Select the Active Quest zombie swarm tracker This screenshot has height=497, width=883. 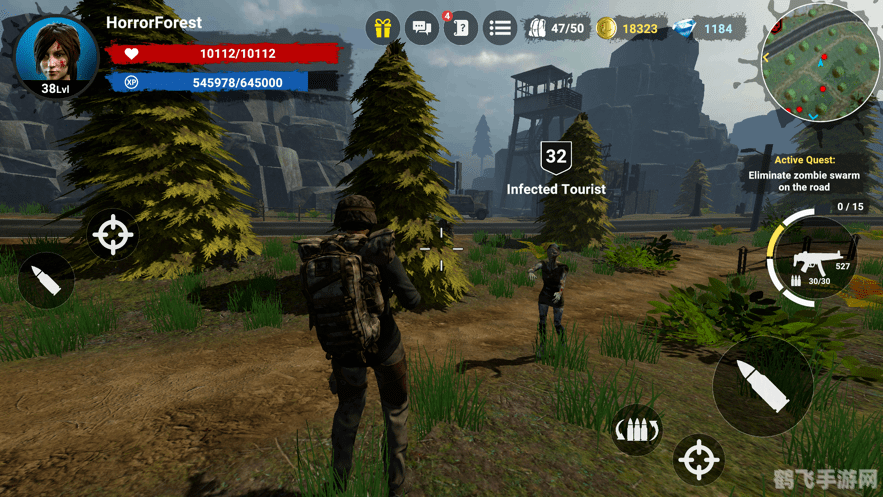[x=804, y=174]
